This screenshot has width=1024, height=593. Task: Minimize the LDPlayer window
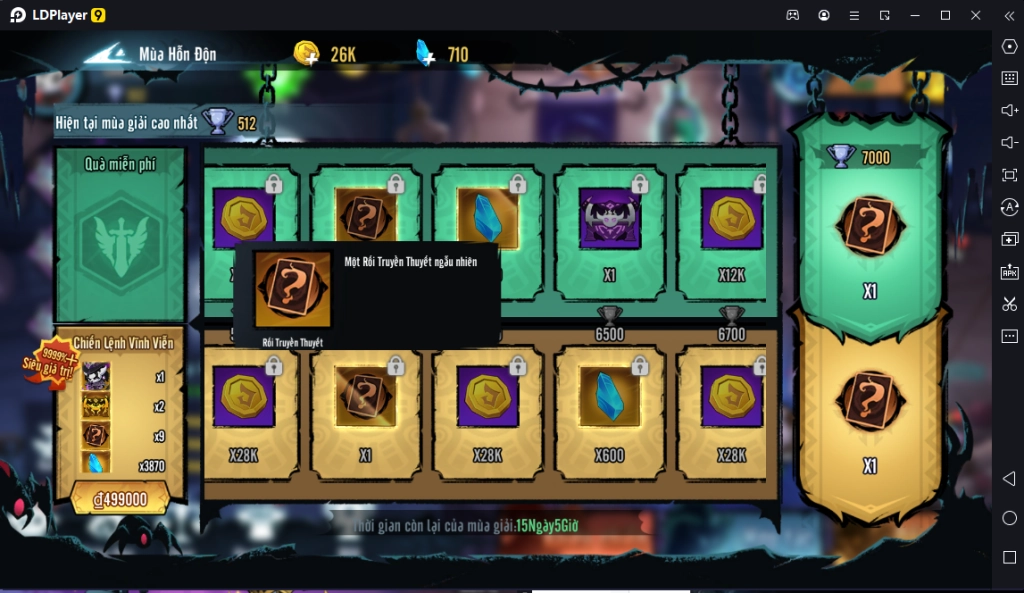915,15
